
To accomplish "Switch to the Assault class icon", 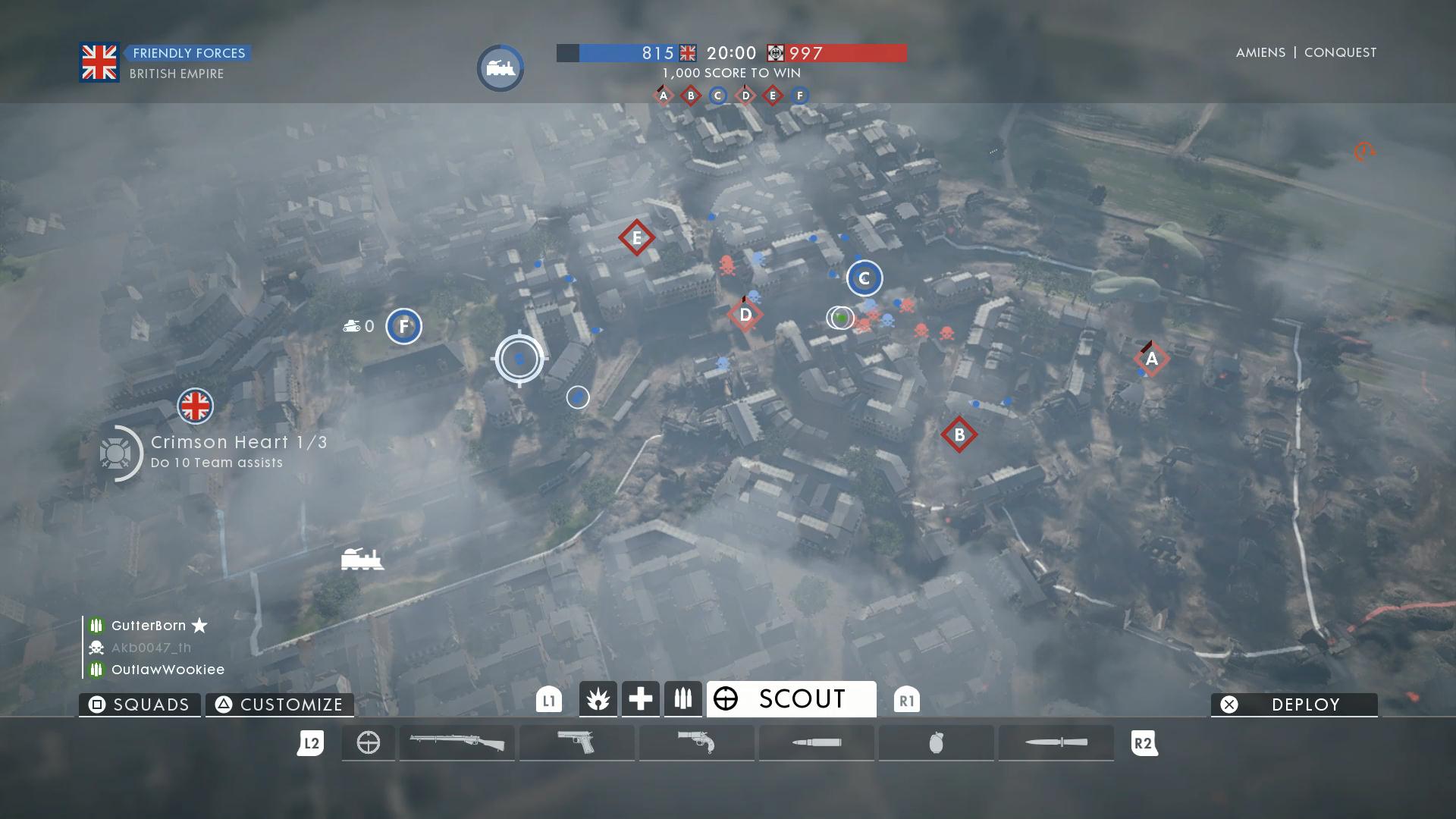I will (598, 699).
